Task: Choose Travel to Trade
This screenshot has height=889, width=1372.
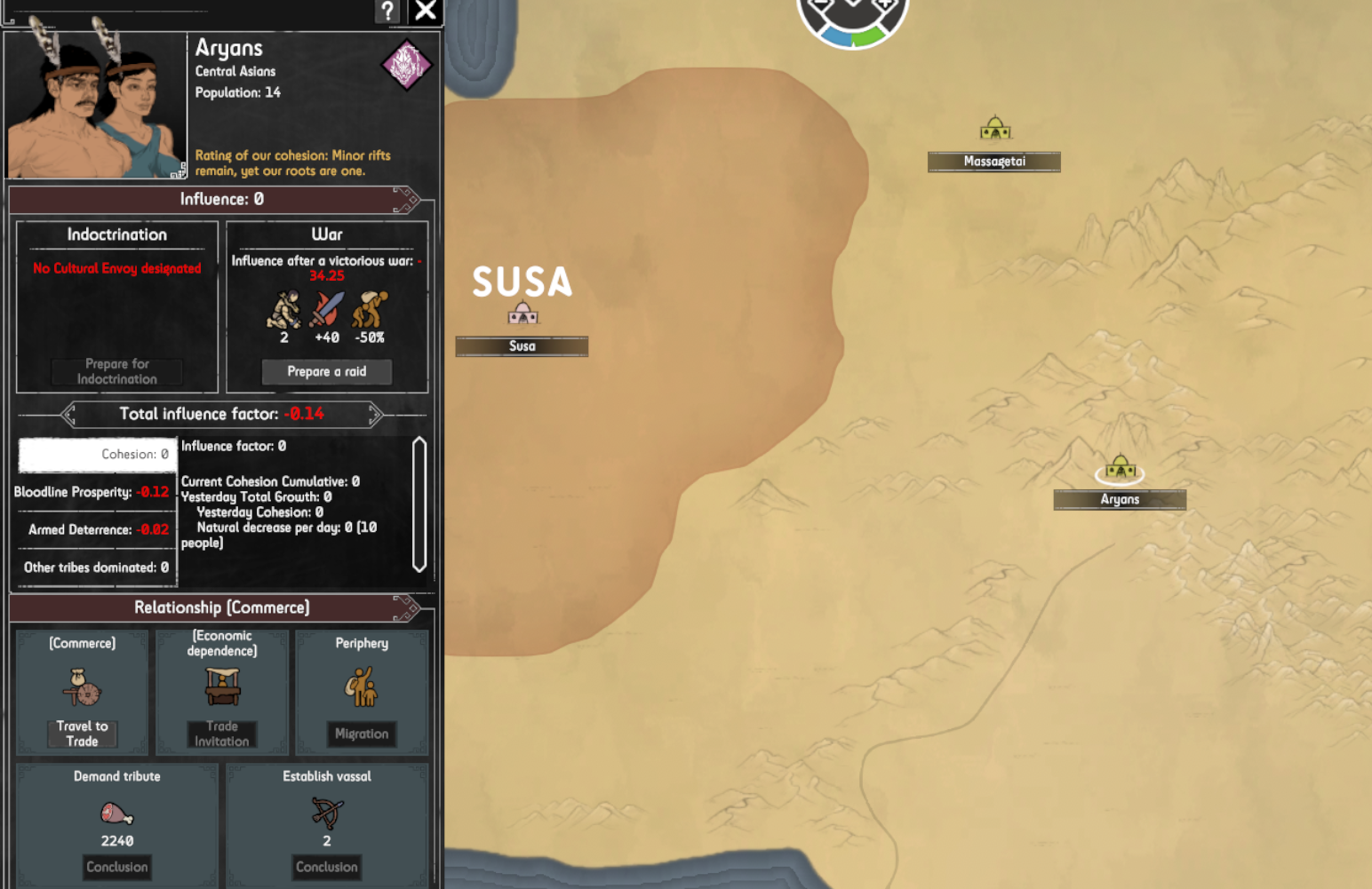Action: pos(82,734)
